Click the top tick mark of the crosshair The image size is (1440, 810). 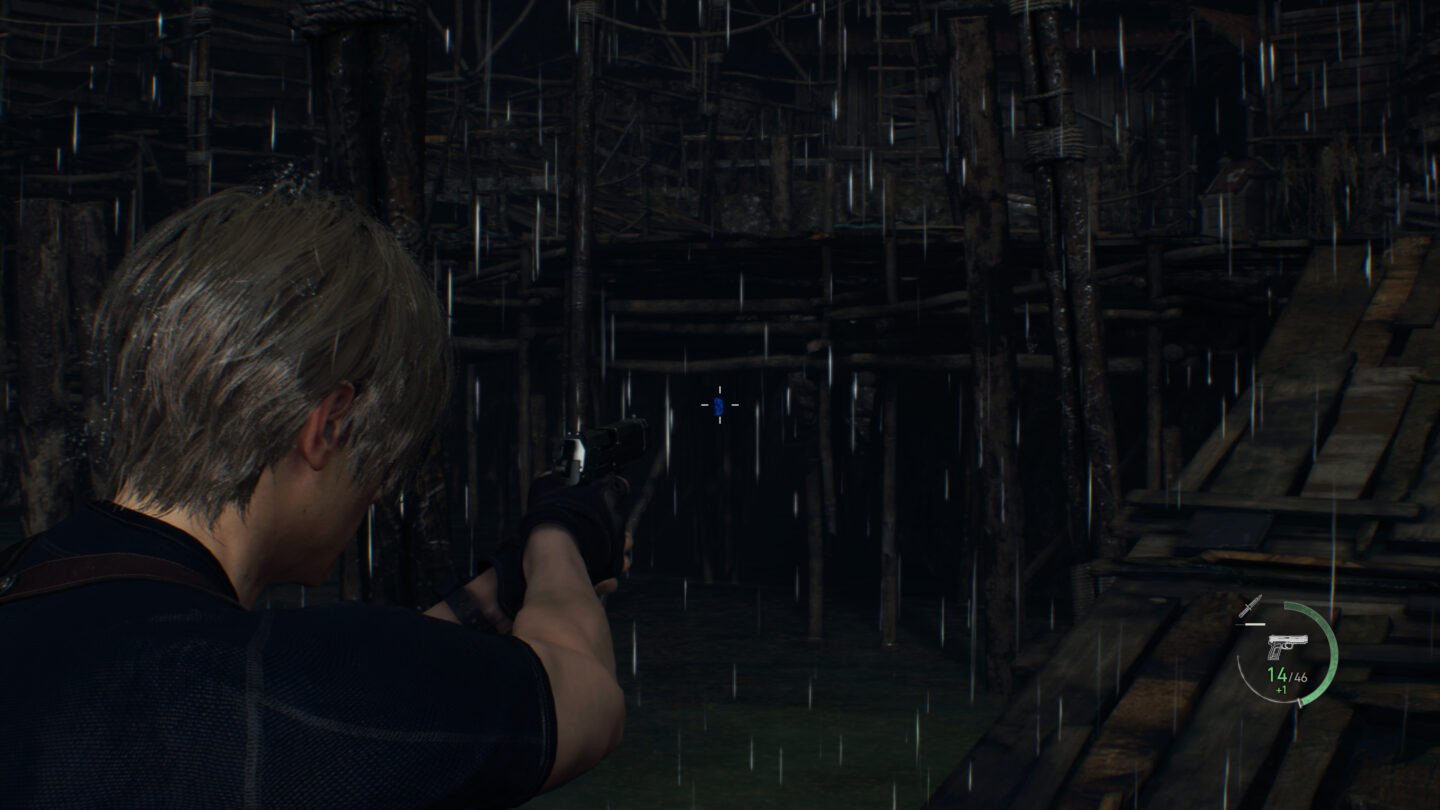(720, 389)
